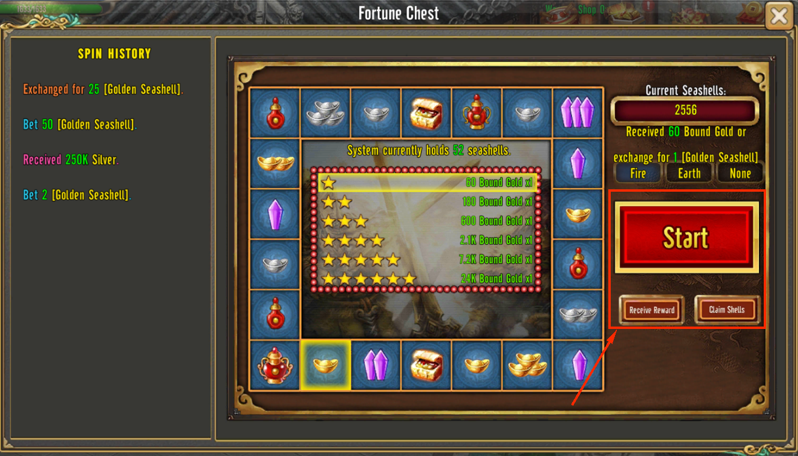
Task: Click the highlighted gold ingot tile
Action: 325,365
